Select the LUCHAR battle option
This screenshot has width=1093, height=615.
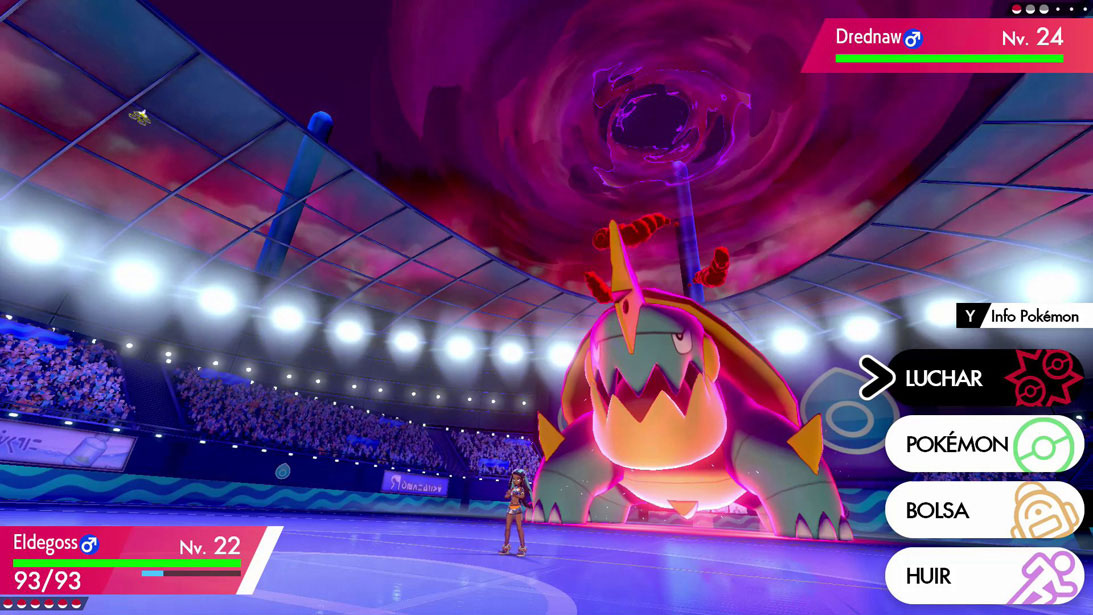(984, 379)
